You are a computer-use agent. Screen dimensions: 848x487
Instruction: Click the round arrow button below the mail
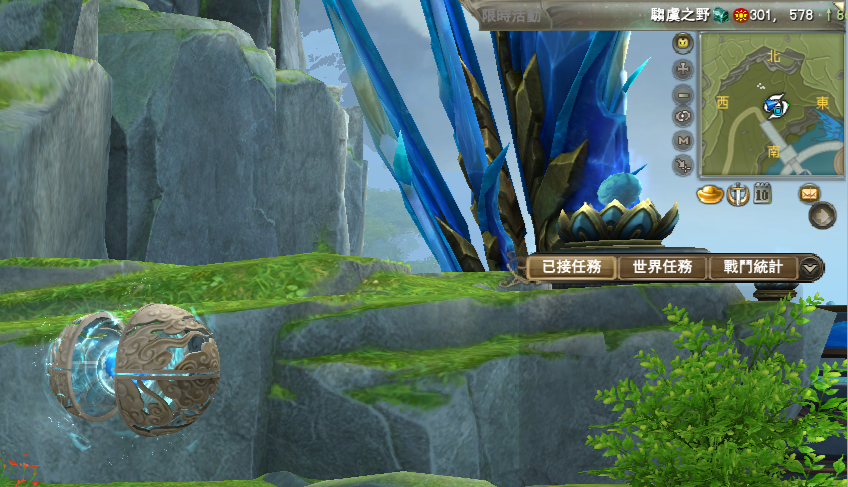tap(822, 215)
